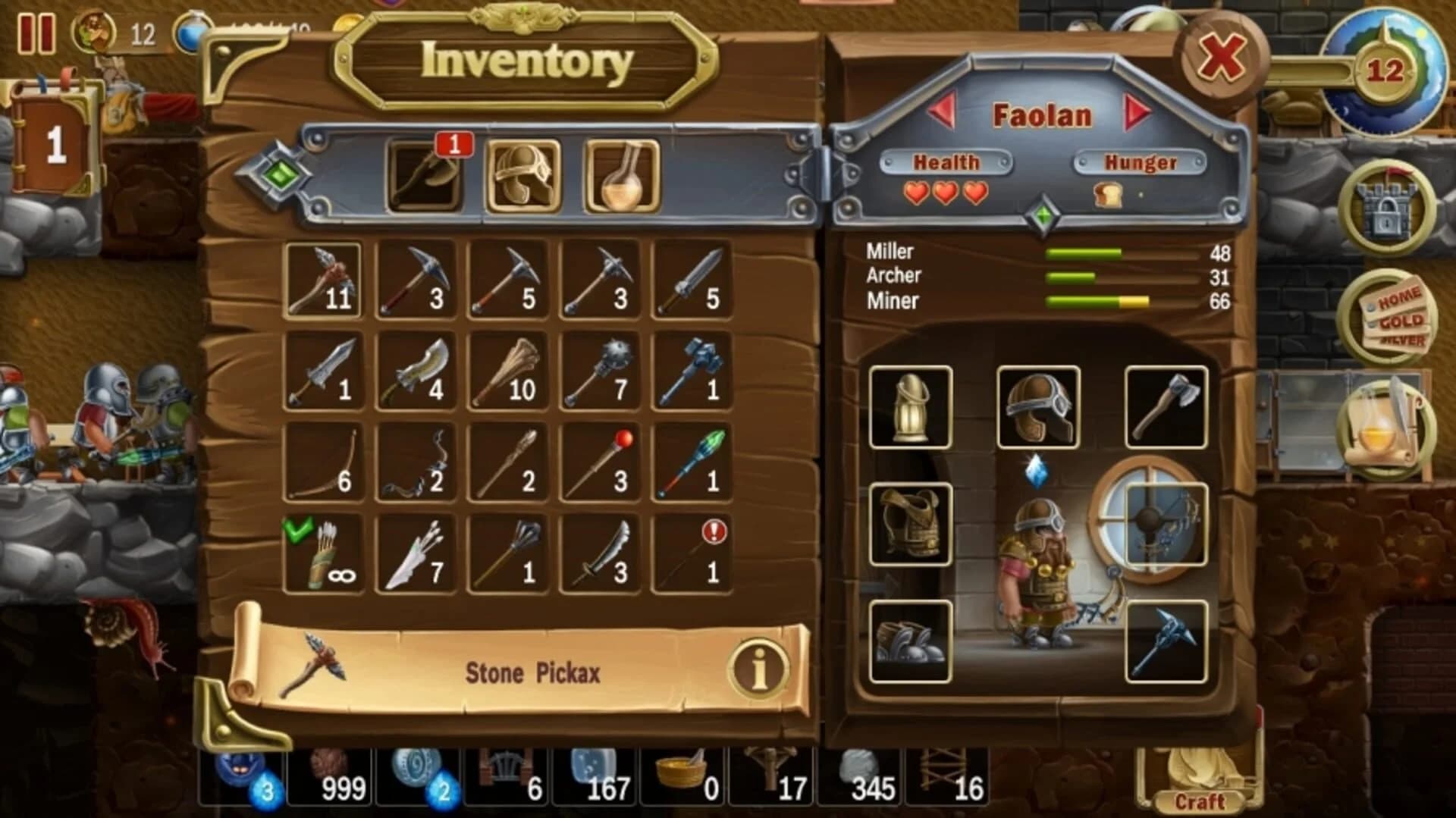
Task: Switch to the potions category tab
Action: pos(622,174)
